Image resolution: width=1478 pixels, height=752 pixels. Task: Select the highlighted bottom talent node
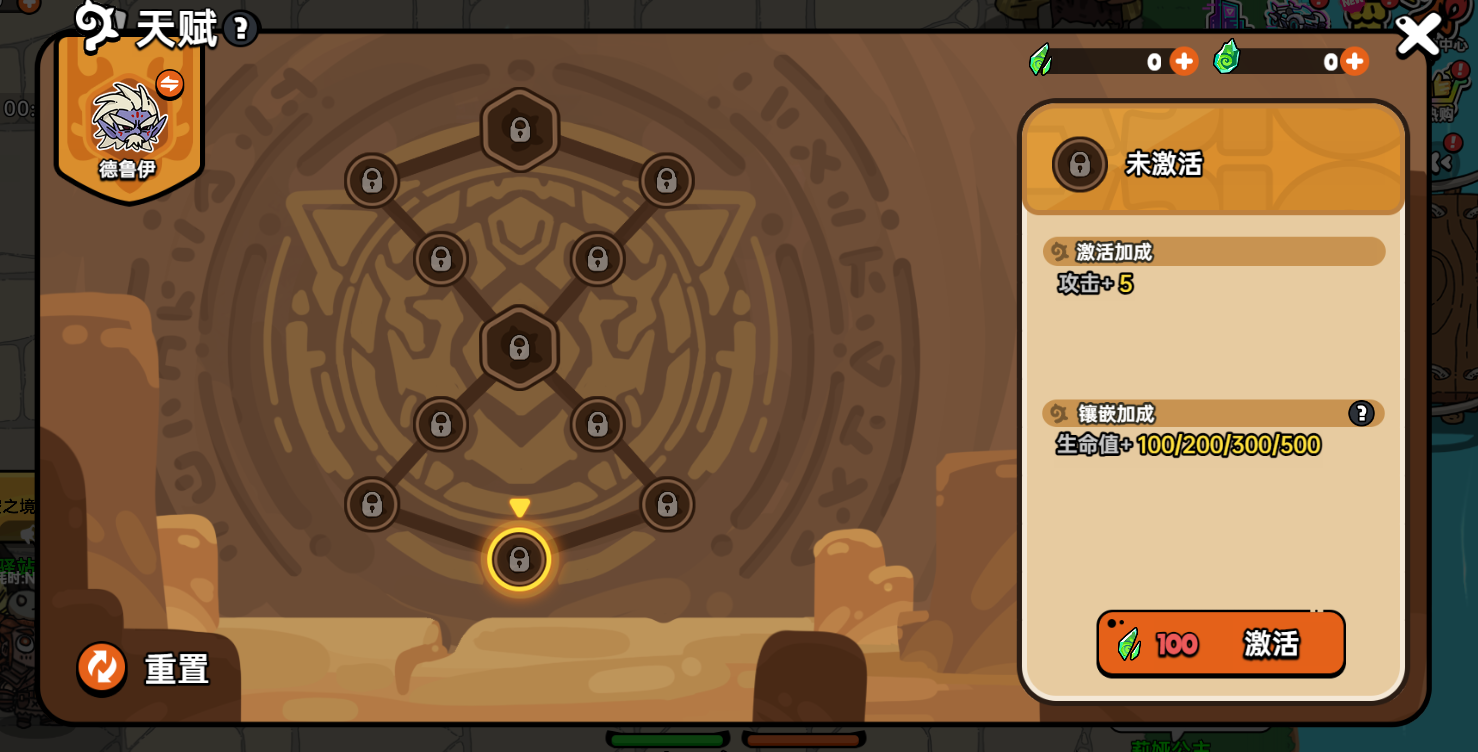pyautogui.click(x=519, y=559)
